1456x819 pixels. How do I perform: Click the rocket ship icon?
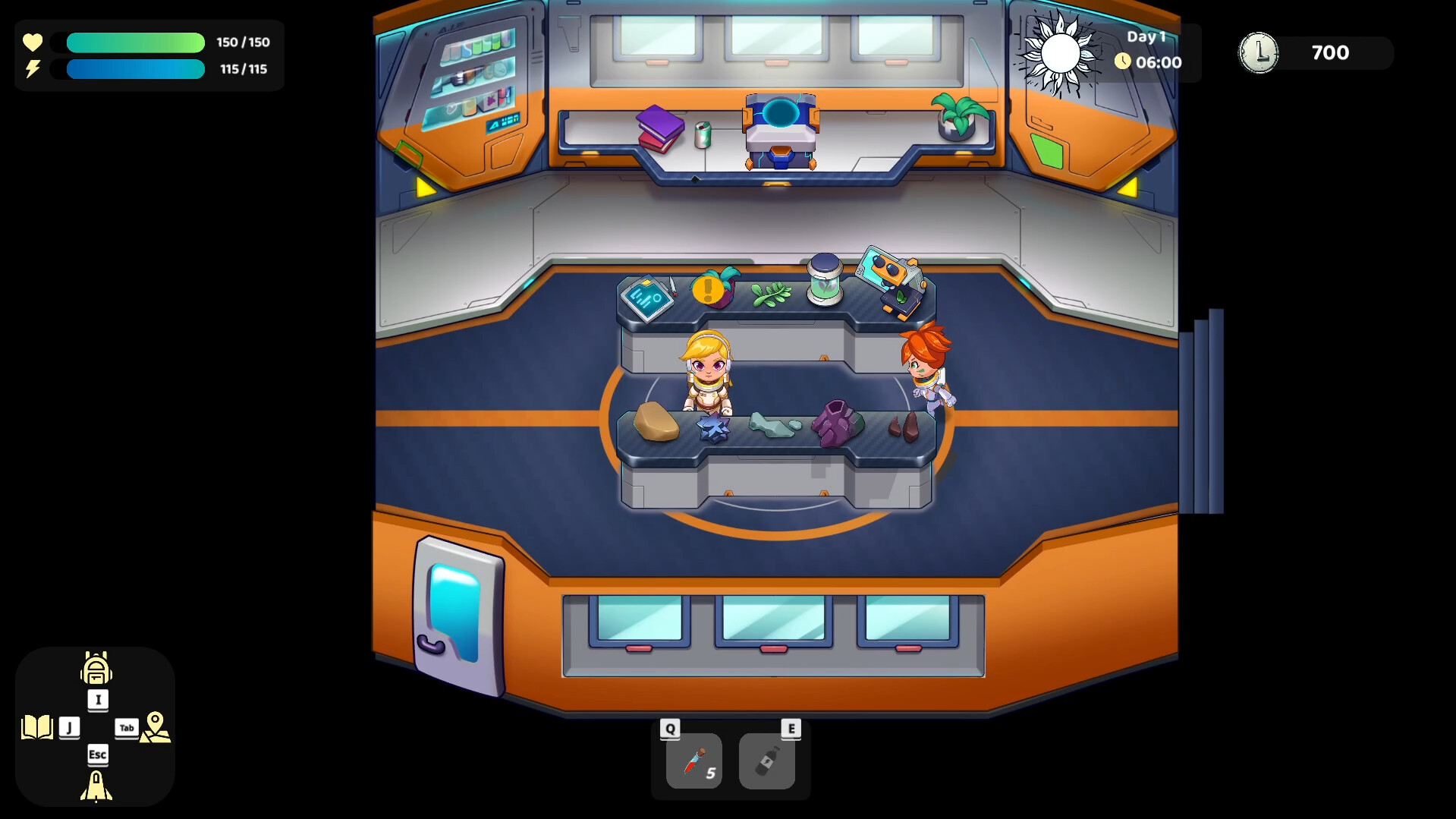click(x=96, y=787)
